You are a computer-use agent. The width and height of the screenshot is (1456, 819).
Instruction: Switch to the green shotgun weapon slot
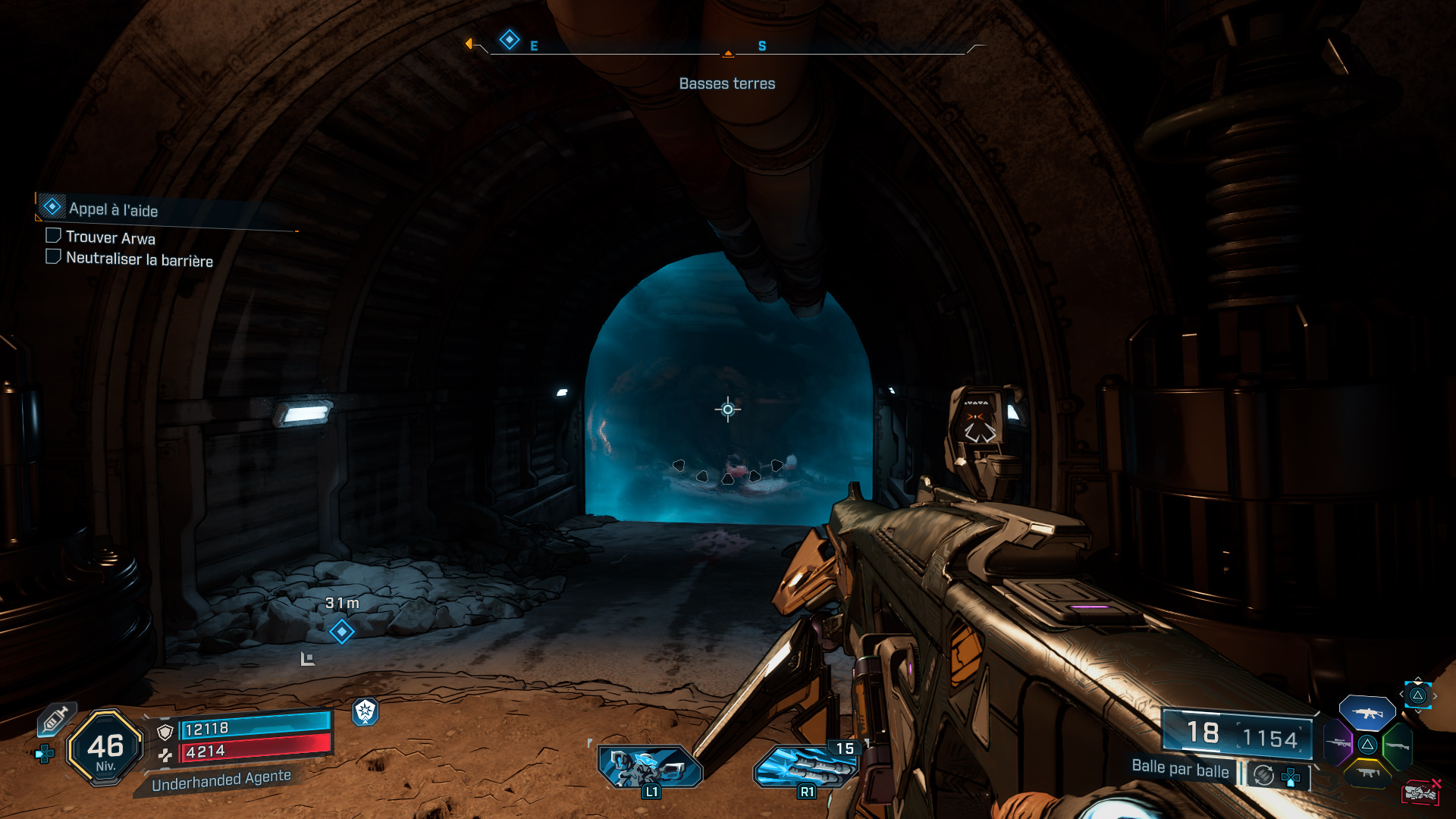coord(1397,745)
